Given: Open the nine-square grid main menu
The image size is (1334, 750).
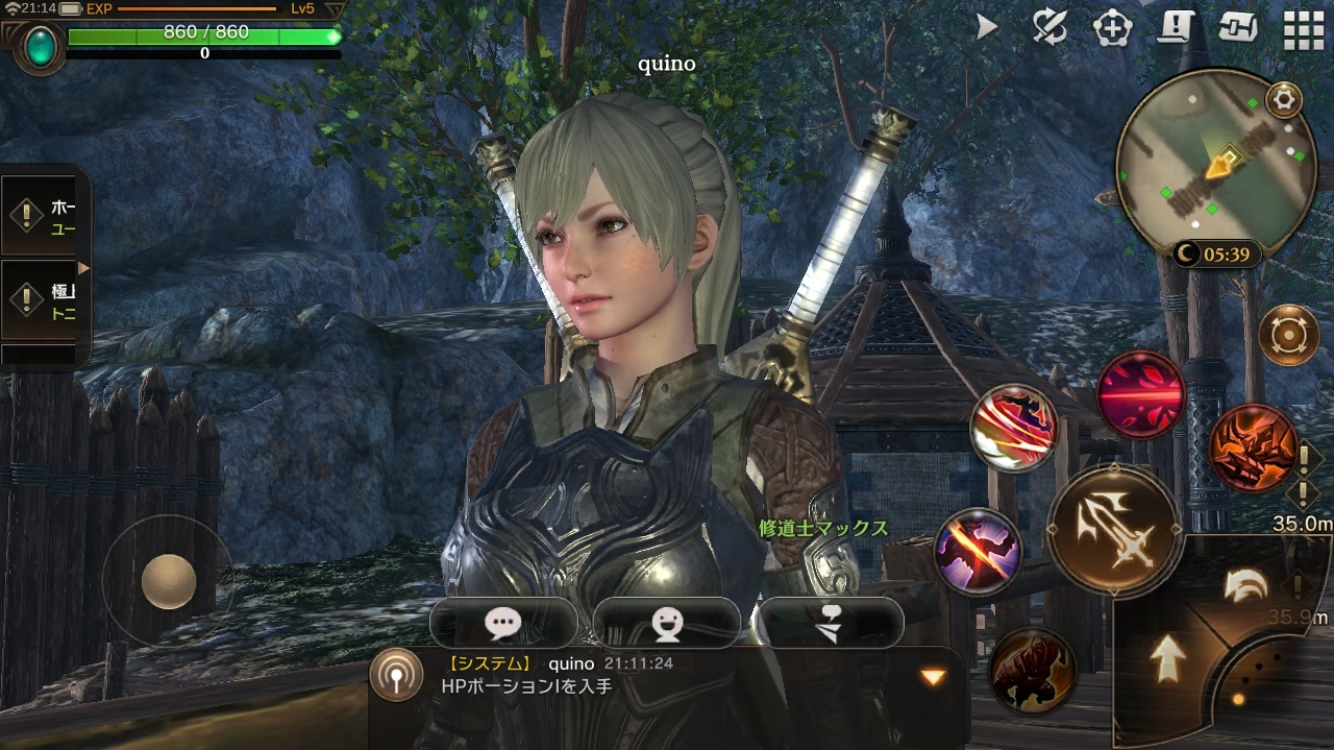Looking at the screenshot, I should click(1303, 30).
